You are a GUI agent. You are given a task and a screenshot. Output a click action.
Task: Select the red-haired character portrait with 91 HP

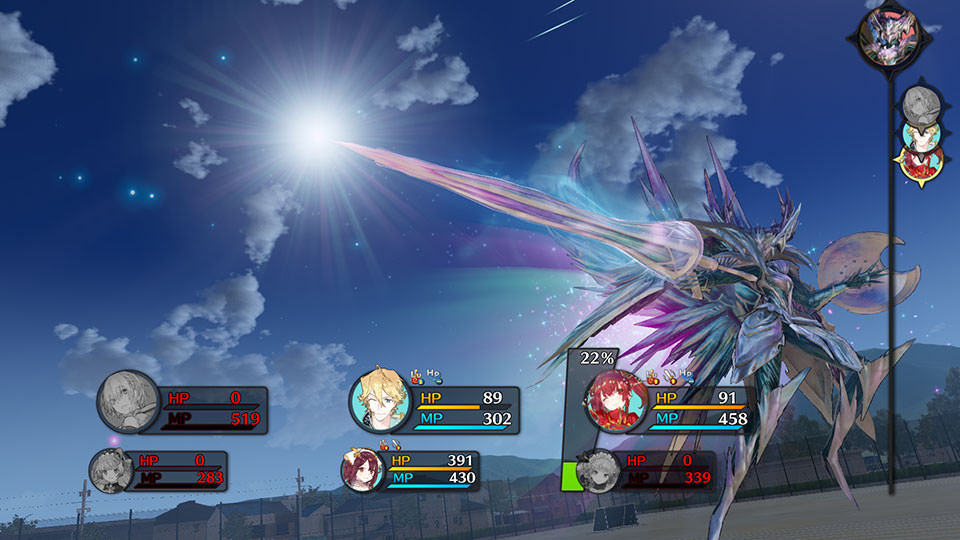[614, 400]
